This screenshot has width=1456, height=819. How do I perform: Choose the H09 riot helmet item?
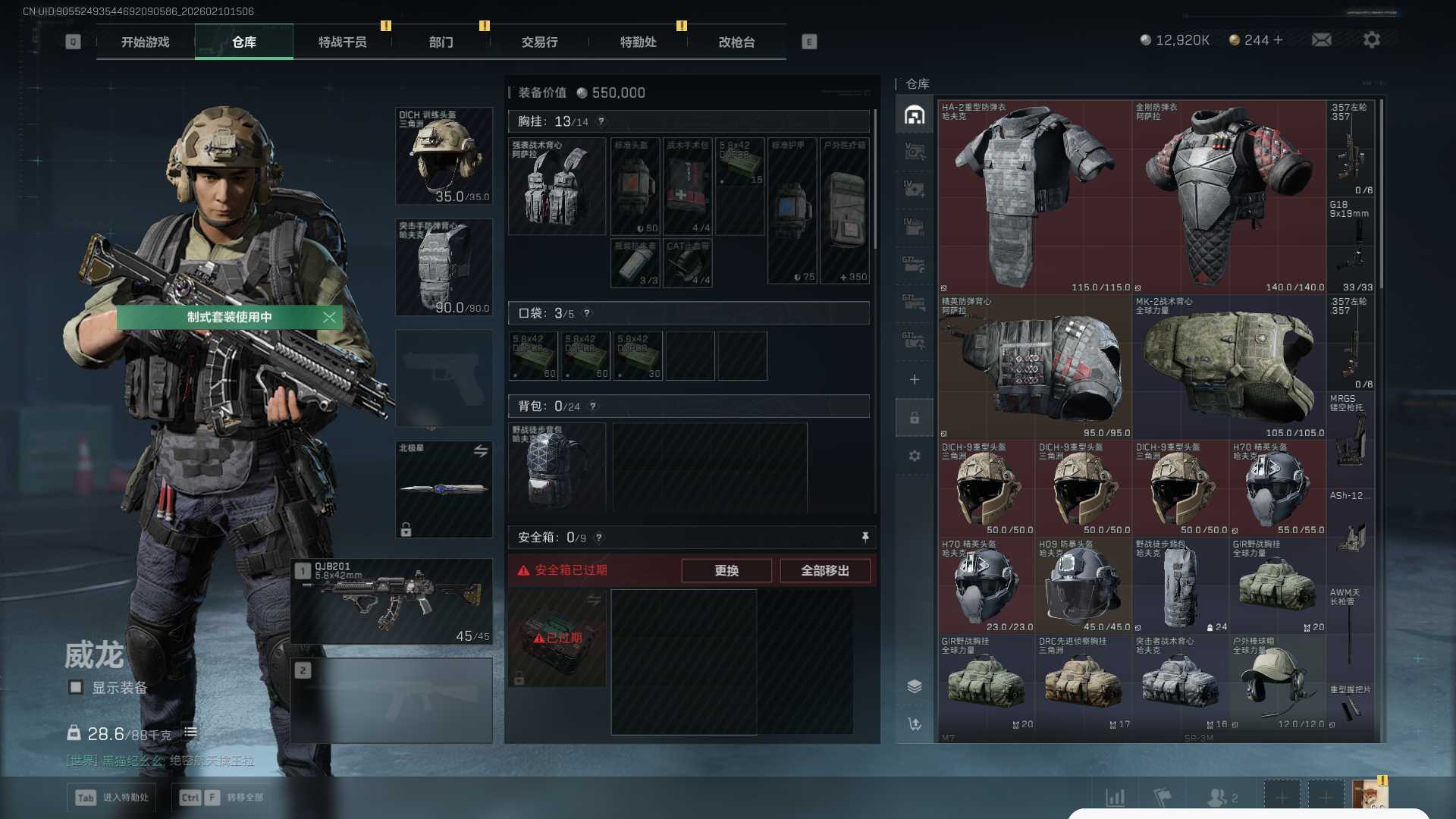(1083, 585)
